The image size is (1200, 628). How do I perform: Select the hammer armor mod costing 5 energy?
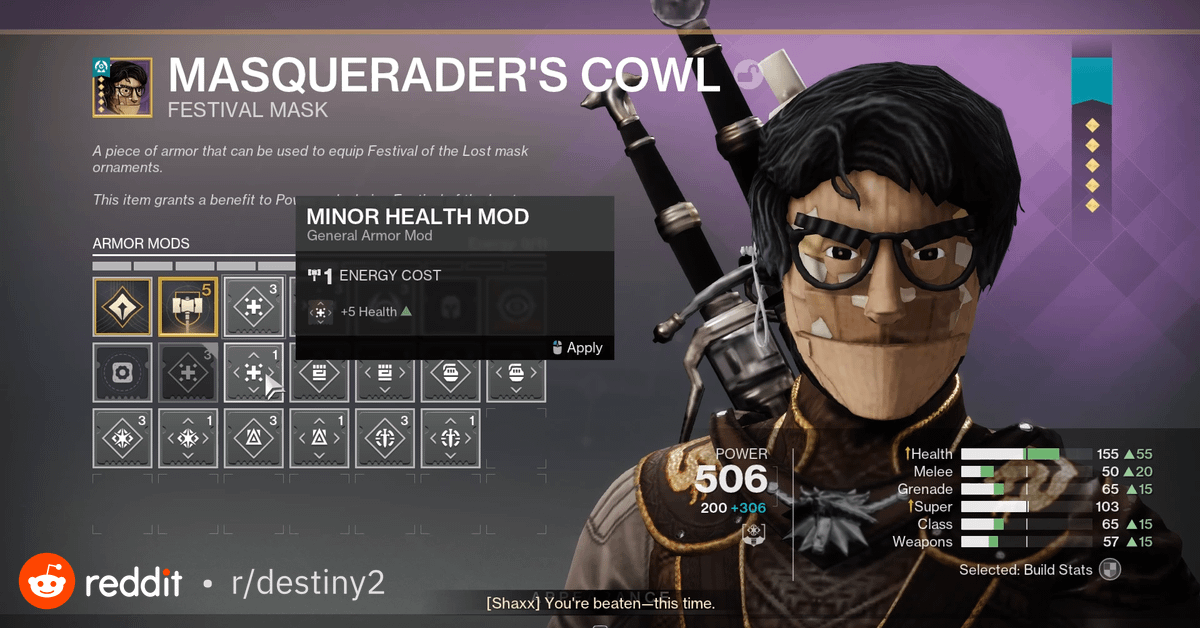click(x=188, y=306)
